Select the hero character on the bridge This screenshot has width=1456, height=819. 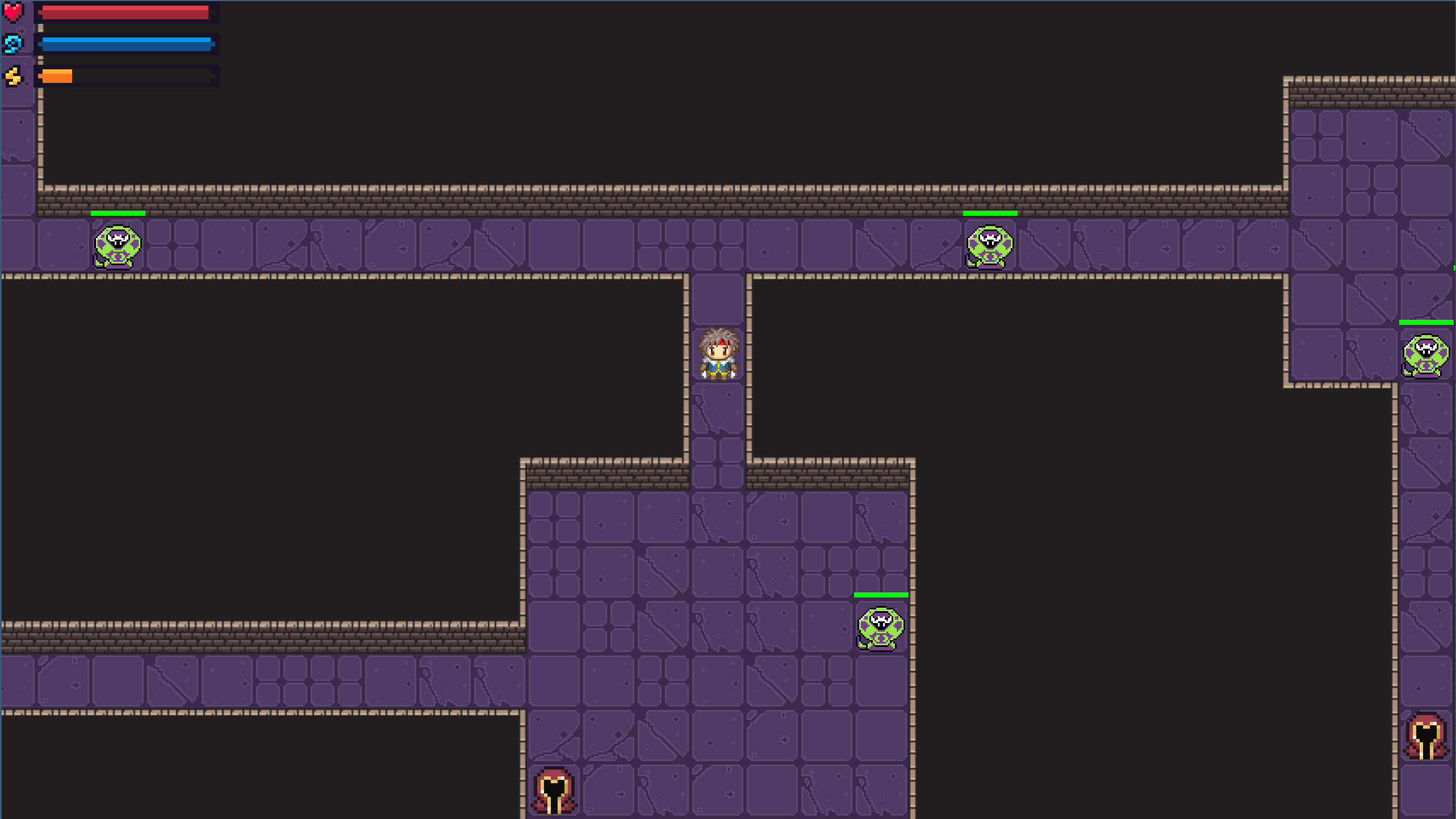pyautogui.click(x=717, y=352)
